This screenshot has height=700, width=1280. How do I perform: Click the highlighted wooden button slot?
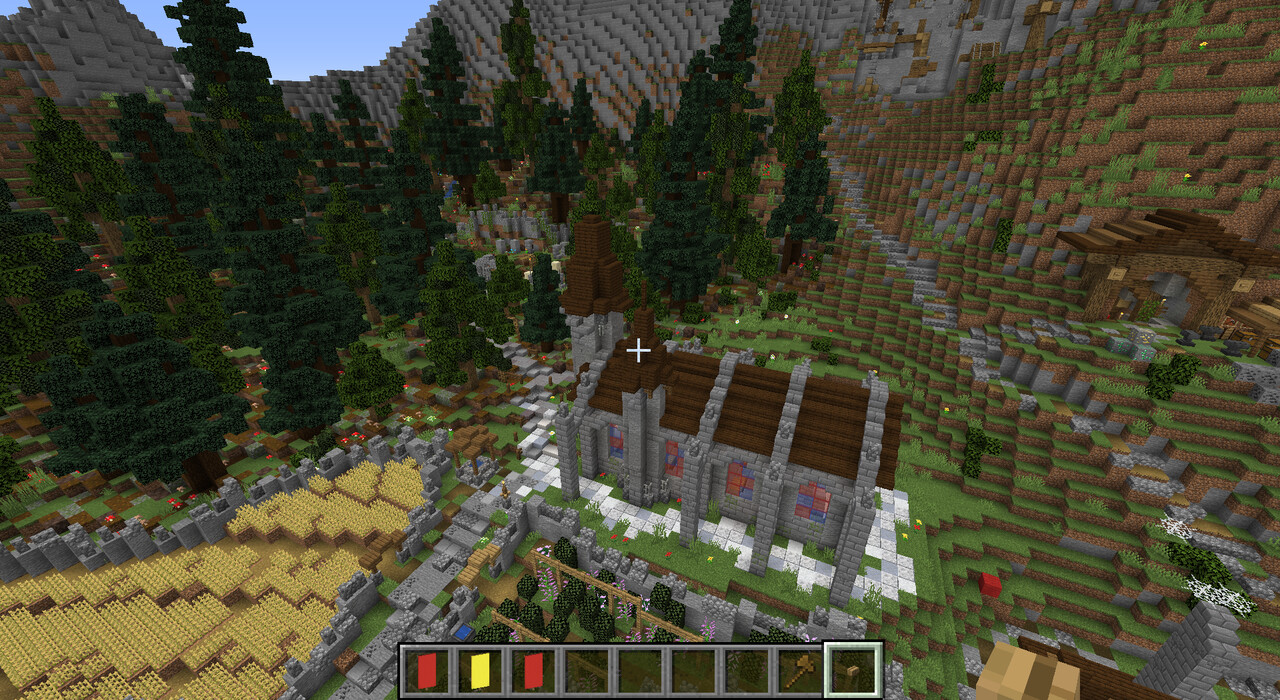(x=852, y=670)
